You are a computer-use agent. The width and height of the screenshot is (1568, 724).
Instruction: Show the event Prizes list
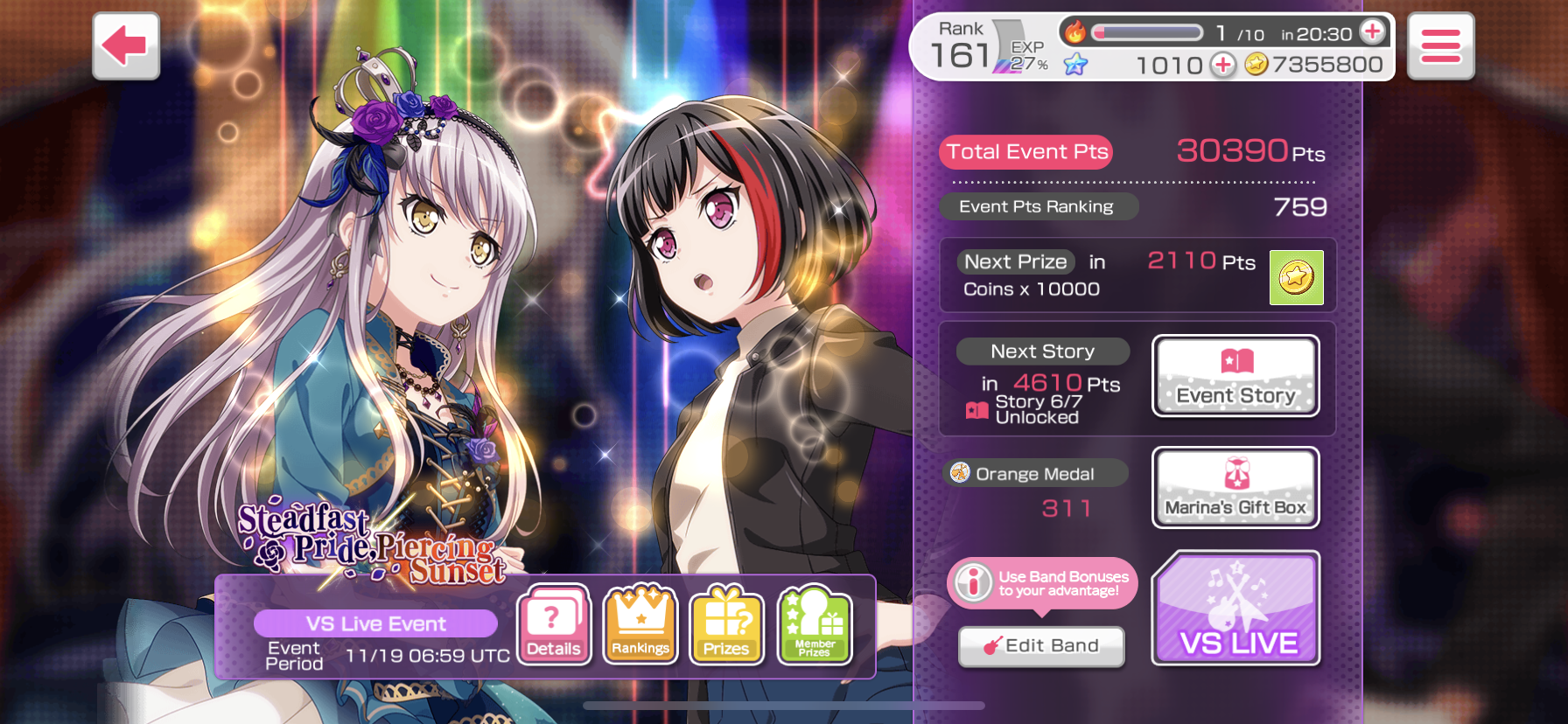(726, 624)
